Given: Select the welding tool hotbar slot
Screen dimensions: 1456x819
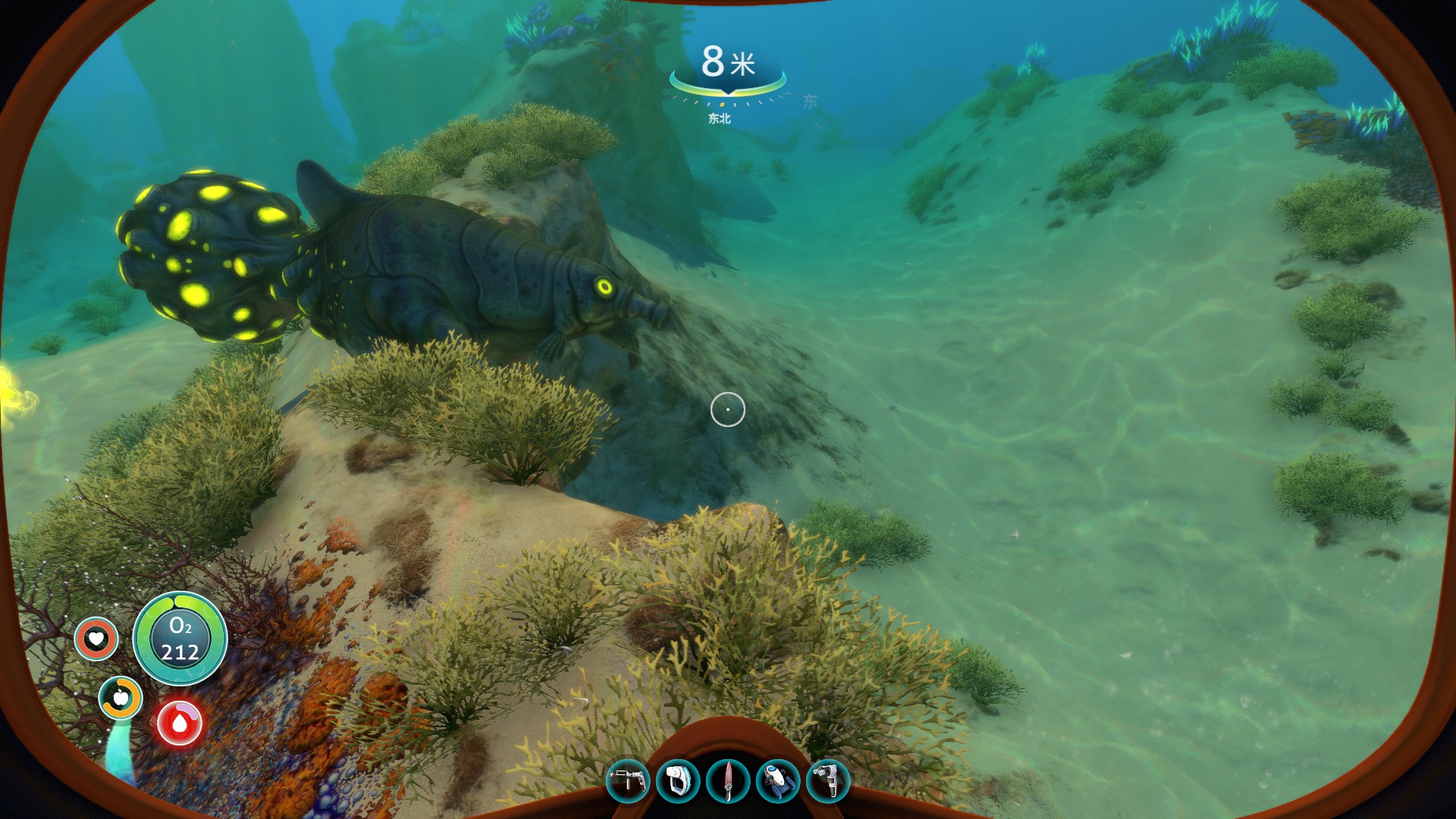Looking at the screenshot, I should 628,781.
